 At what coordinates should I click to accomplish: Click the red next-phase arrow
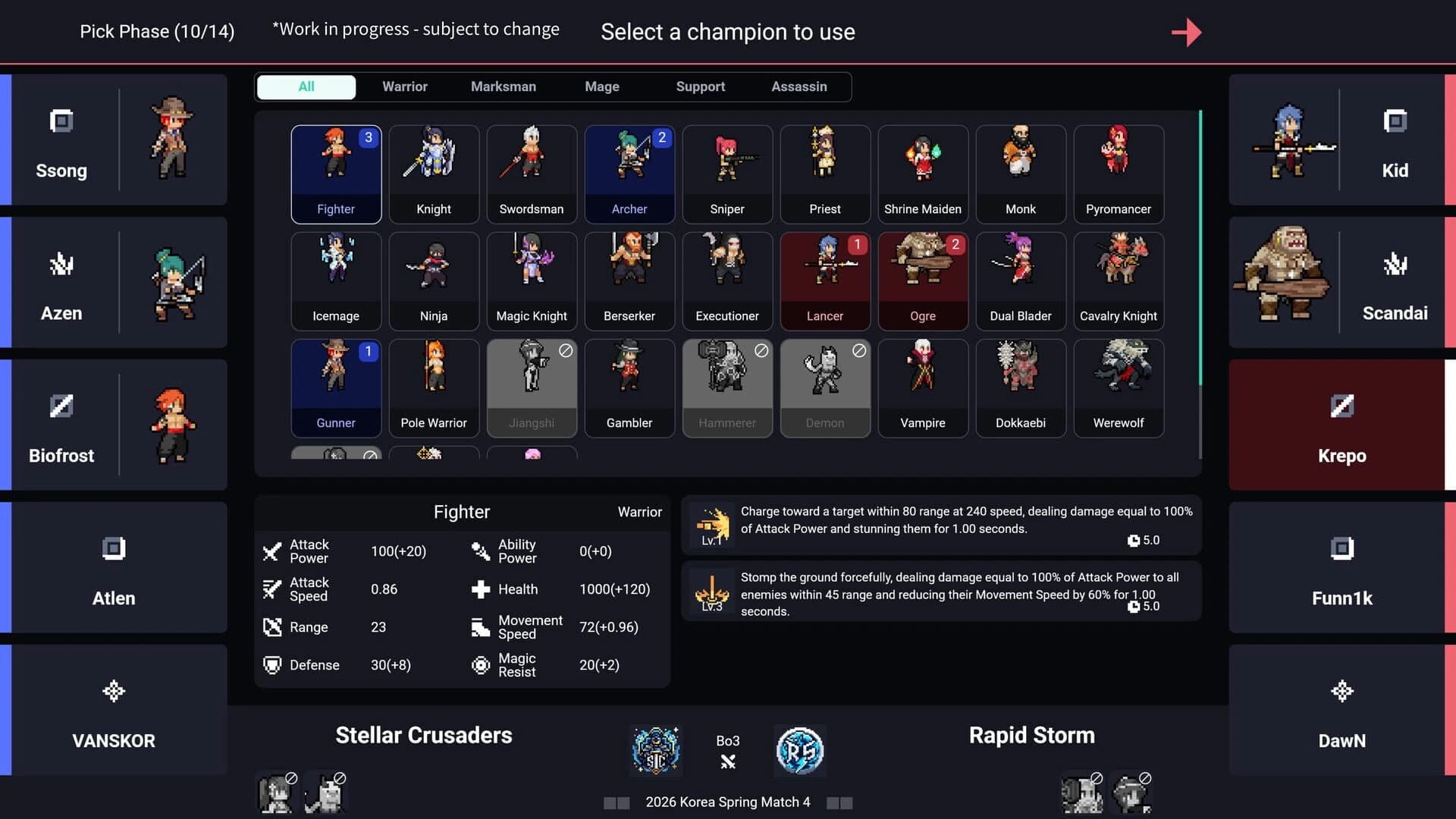(1187, 32)
